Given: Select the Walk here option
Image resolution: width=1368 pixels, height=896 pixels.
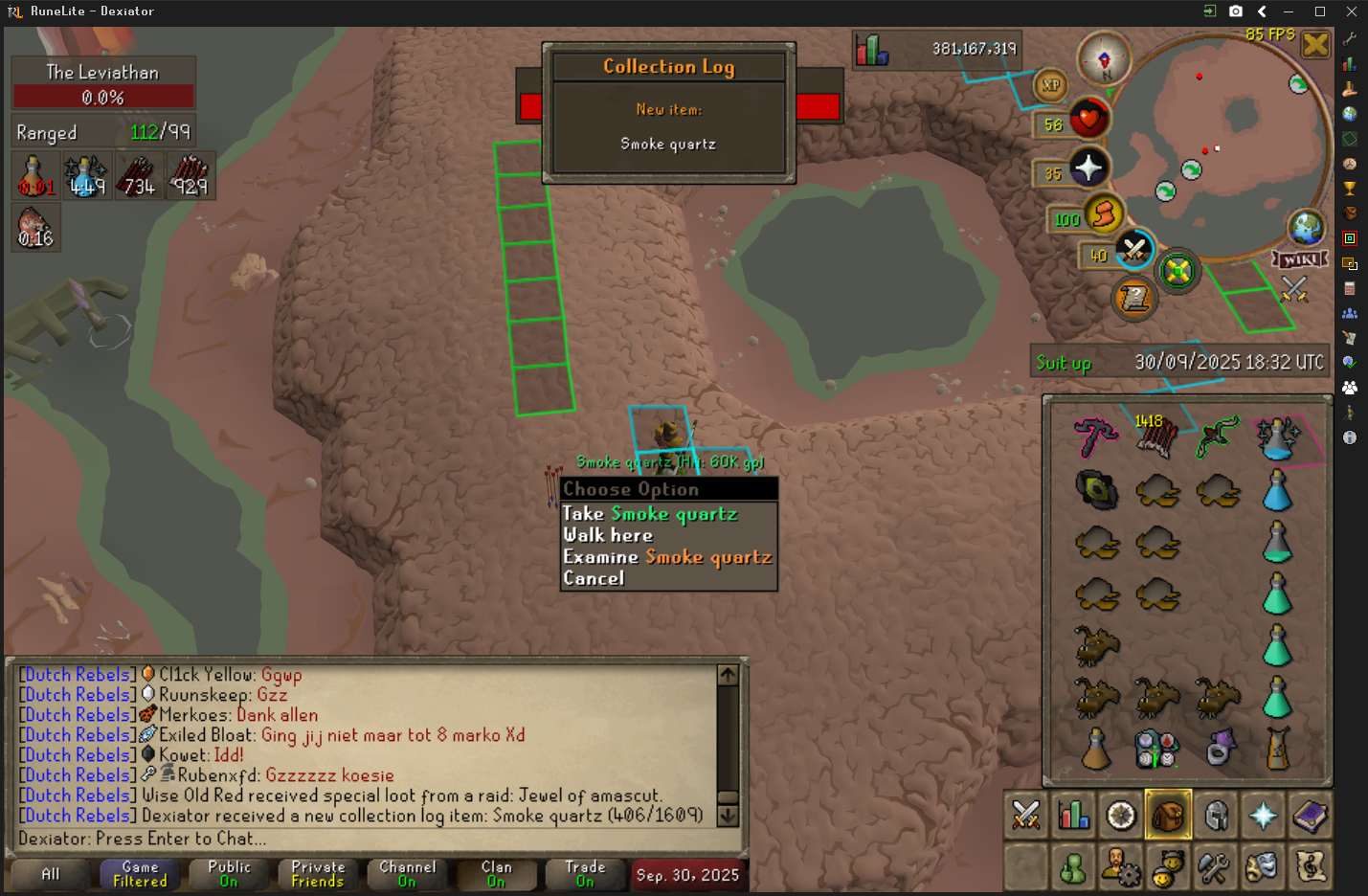Looking at the screenshot, I should click(x=608, y=536).
